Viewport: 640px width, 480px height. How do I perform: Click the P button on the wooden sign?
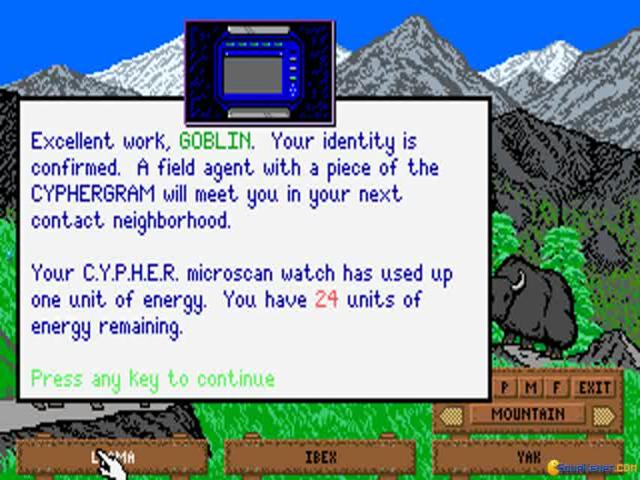506,387
